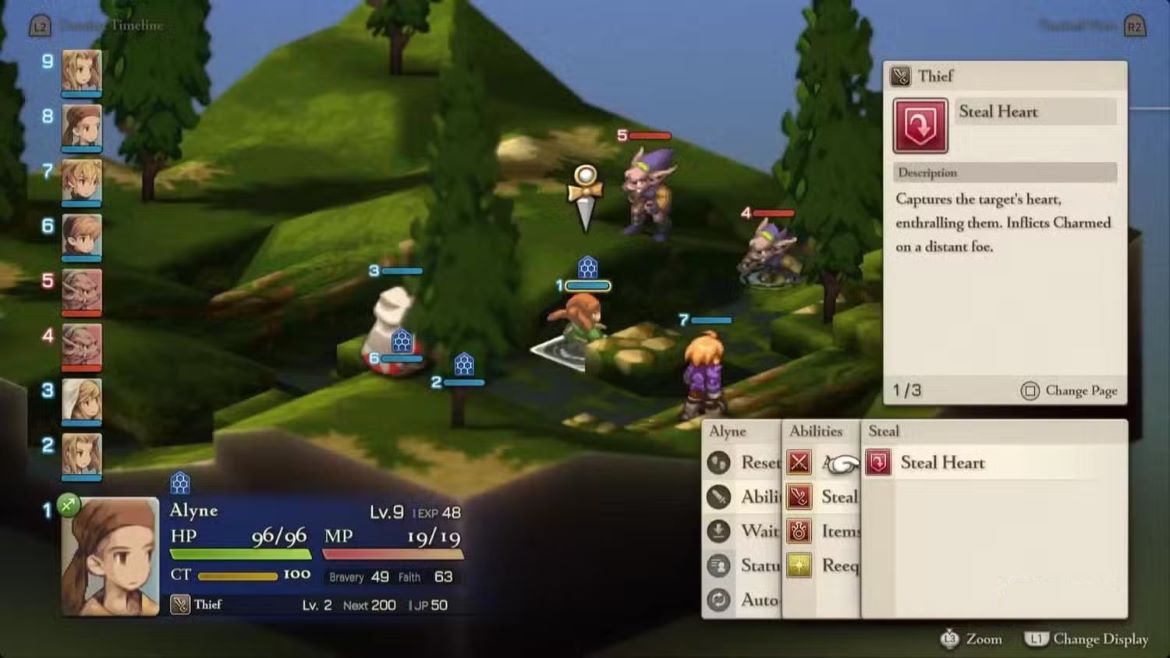Click the large Steal Heart icon in description
The height and width of the screenshot is (658, 1170).
click(x=920, y=125)
